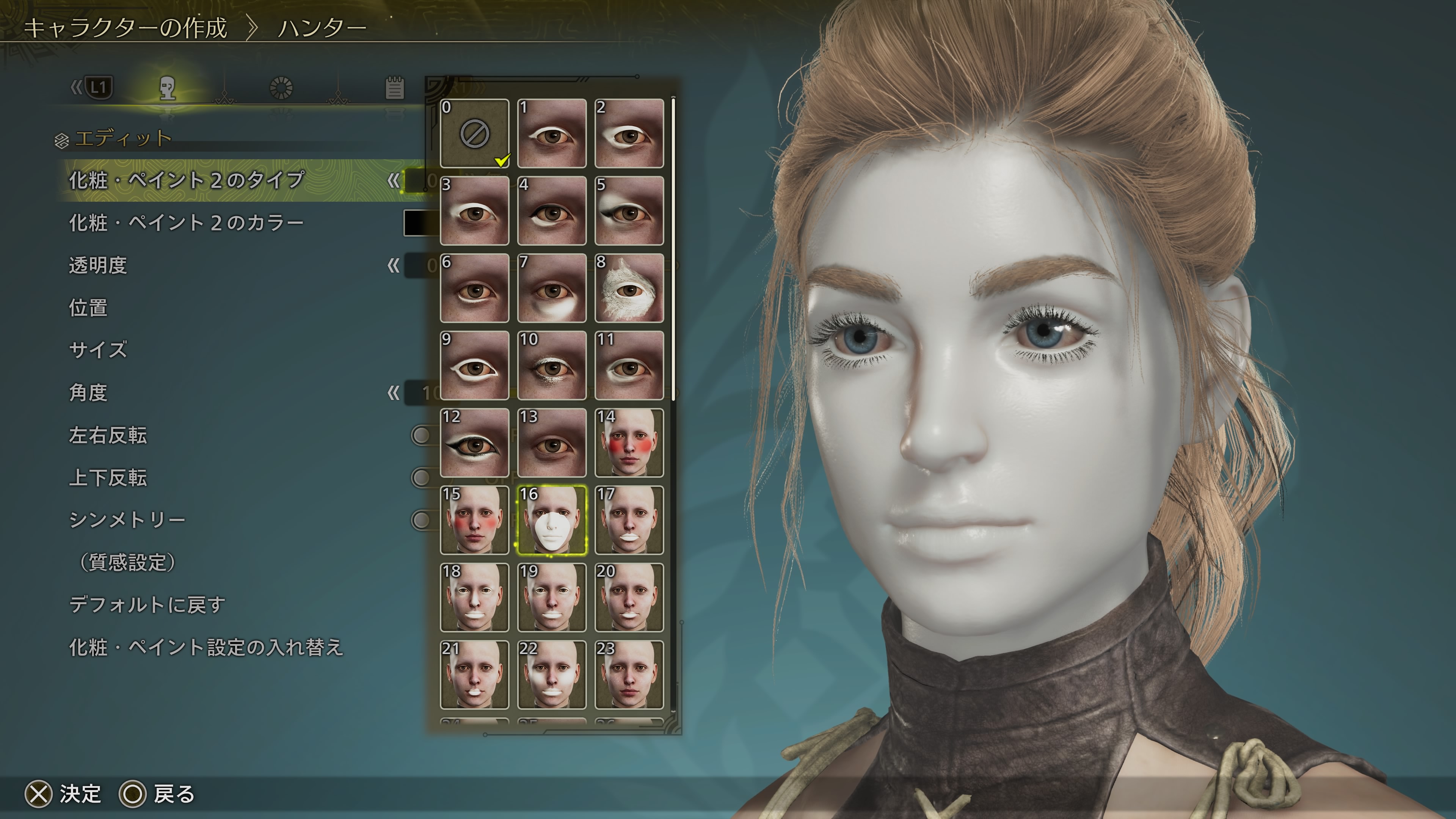The image size is (1456, 819).
Task: Choose makeup type 8 white smeared eye paint
Action: (x=629, y=288)
